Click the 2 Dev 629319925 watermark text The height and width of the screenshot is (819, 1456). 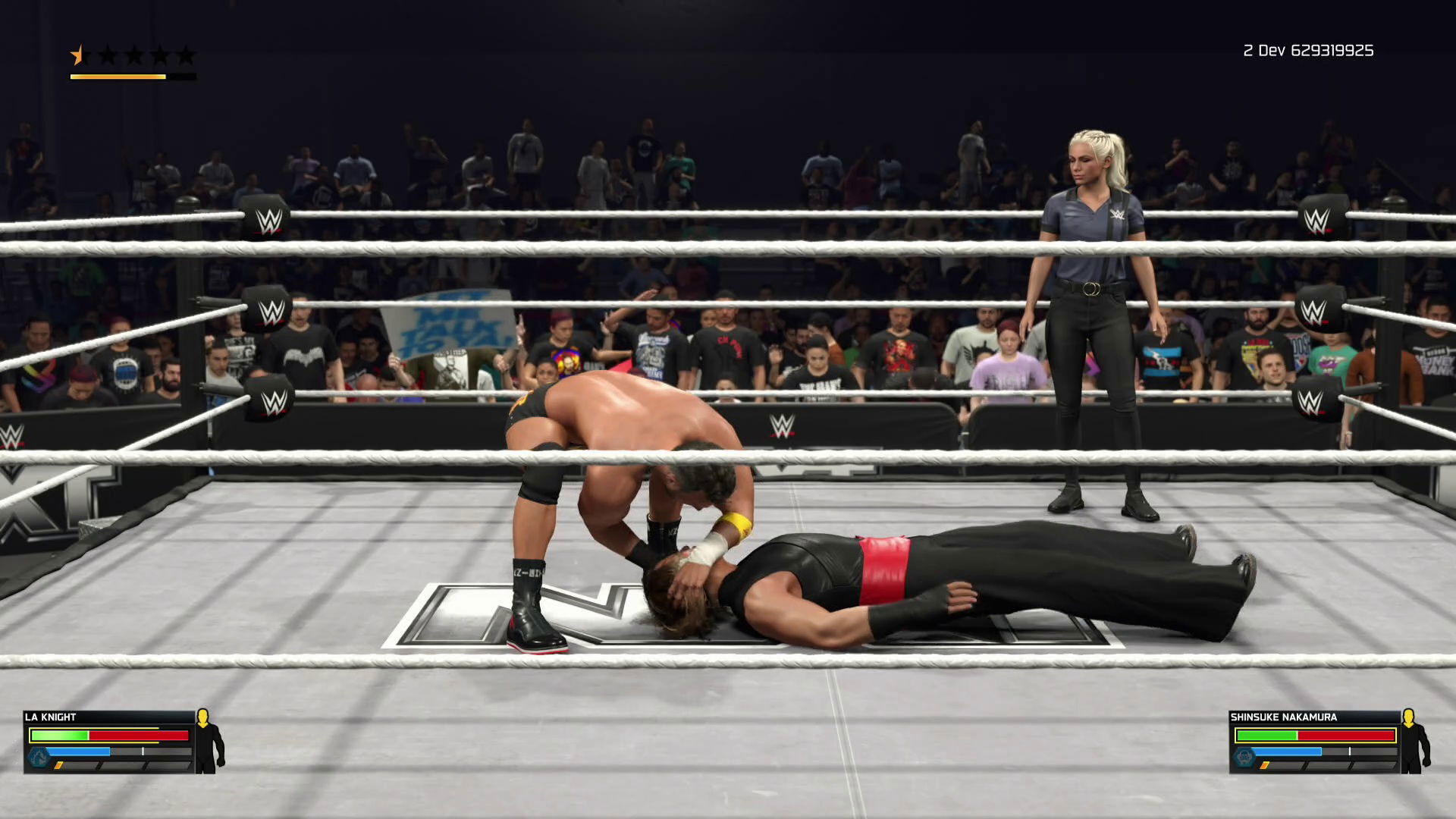coord(1307,52)
